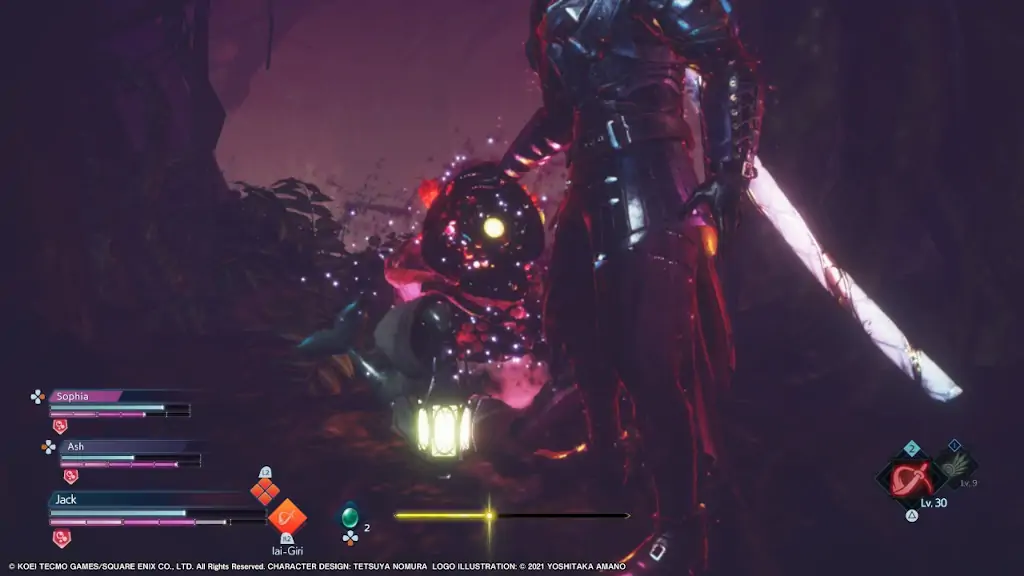Click the red status shield under Jack
Screen dimensions: 1024x576
tap(61, 538)
